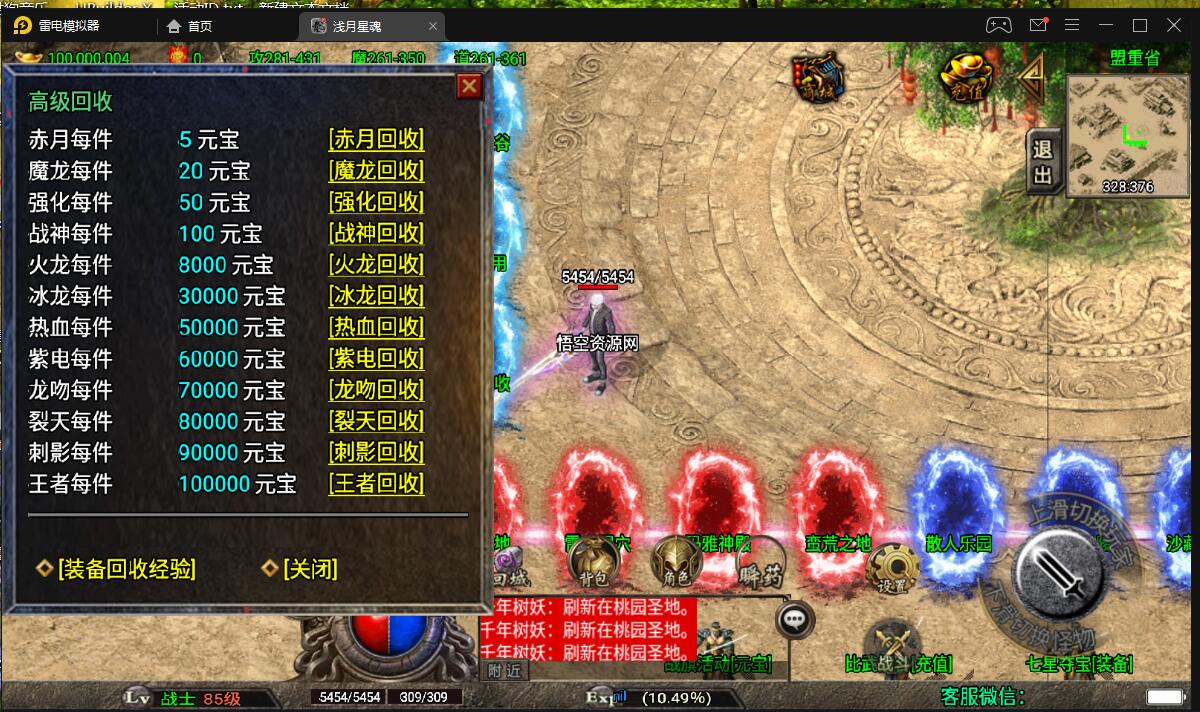
Task: Open the 角色 character icon
Action: [x=676, y=563]
